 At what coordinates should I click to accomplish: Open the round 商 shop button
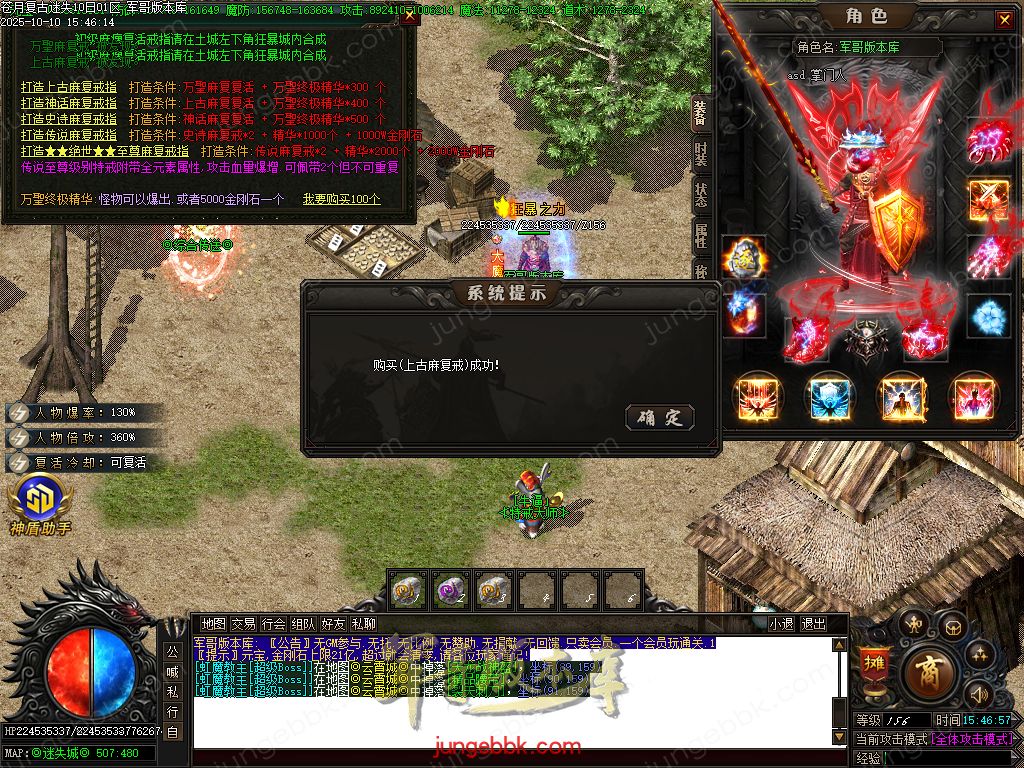[928, 671]
